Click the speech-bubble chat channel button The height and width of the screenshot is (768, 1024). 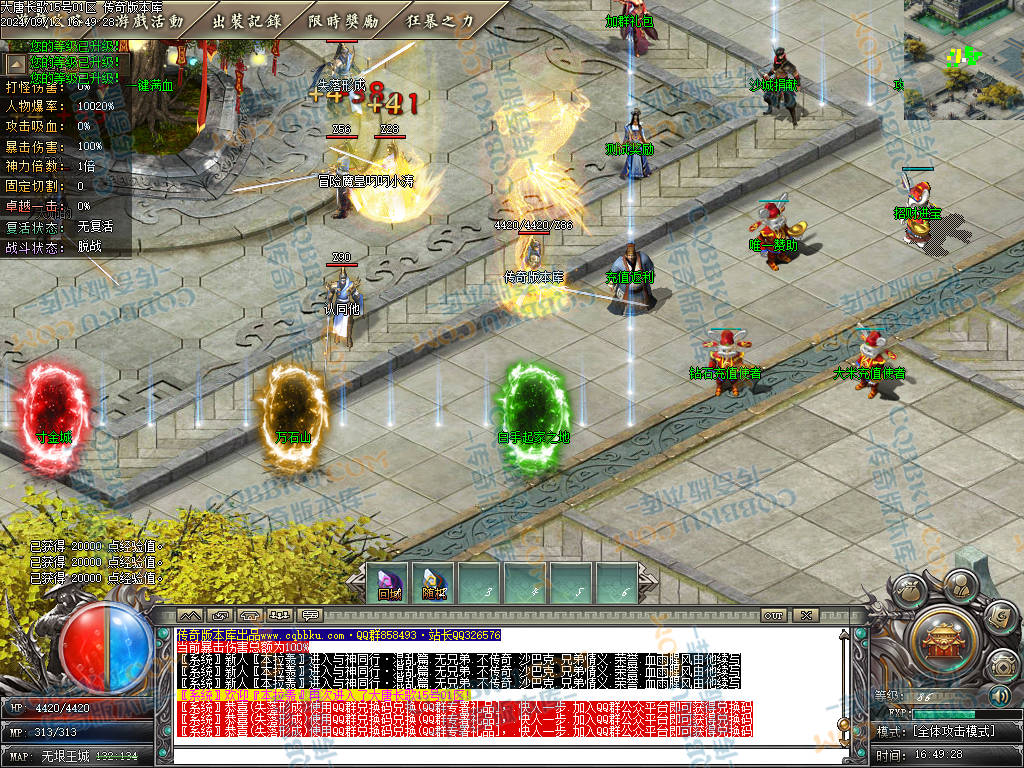click(310, 615)
